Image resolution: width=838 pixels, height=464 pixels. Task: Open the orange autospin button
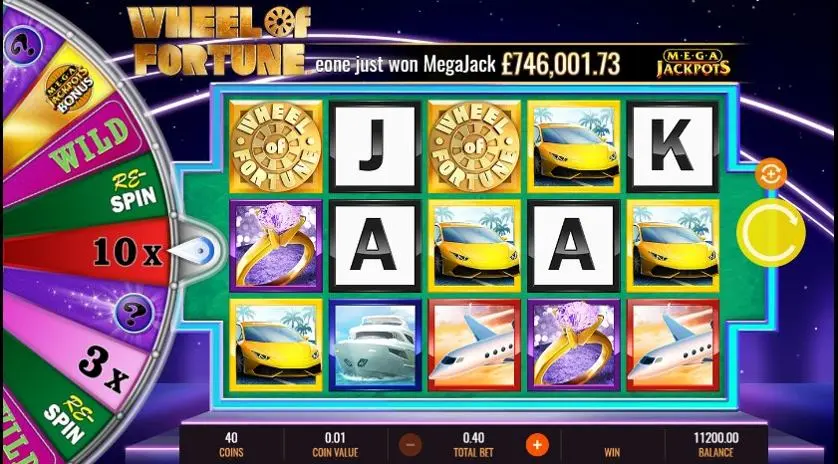tap(772, 174)
